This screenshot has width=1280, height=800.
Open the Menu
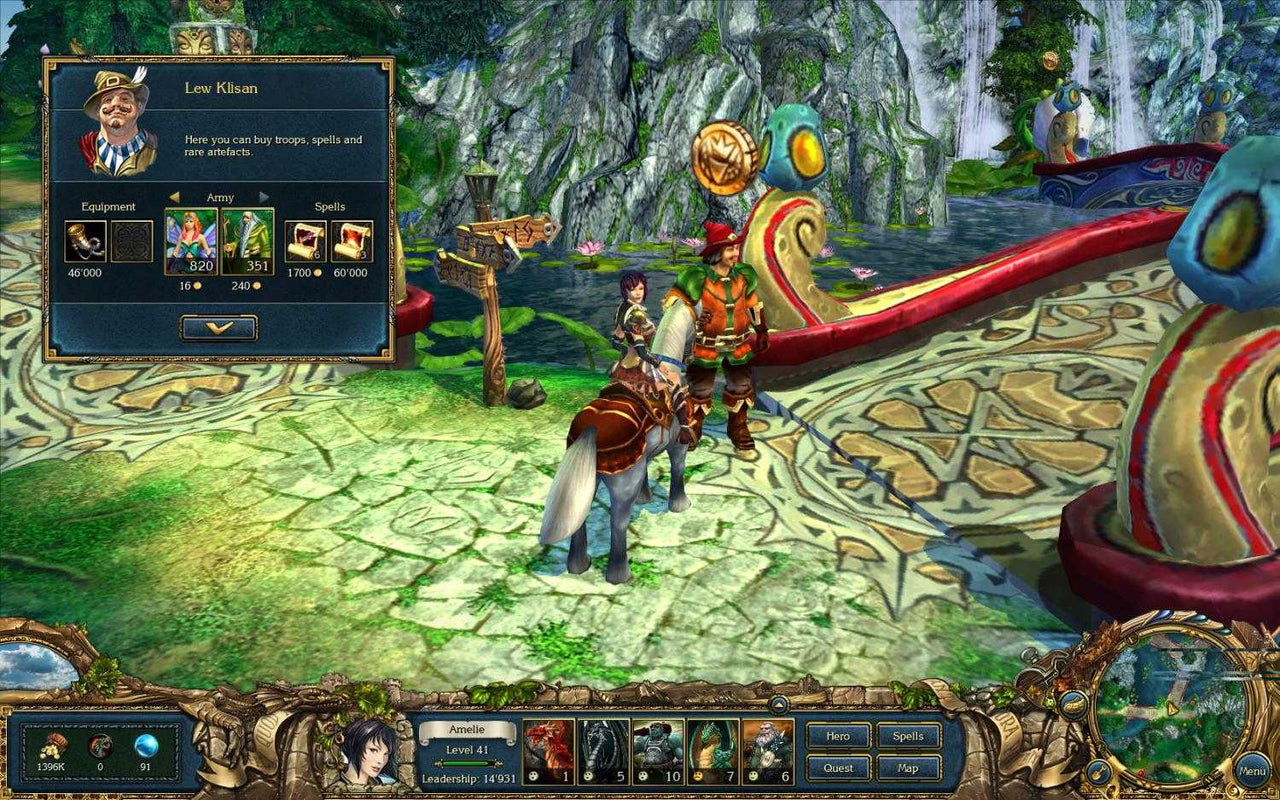coord(1253,771)
